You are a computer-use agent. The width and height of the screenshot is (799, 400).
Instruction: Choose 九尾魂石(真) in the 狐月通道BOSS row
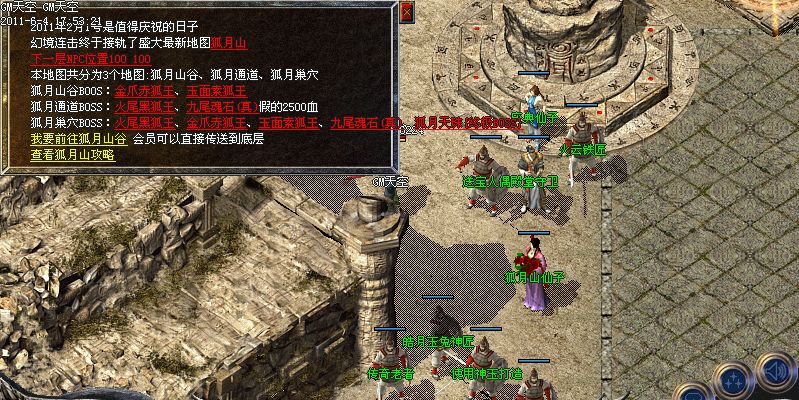[x=220, y=107]
